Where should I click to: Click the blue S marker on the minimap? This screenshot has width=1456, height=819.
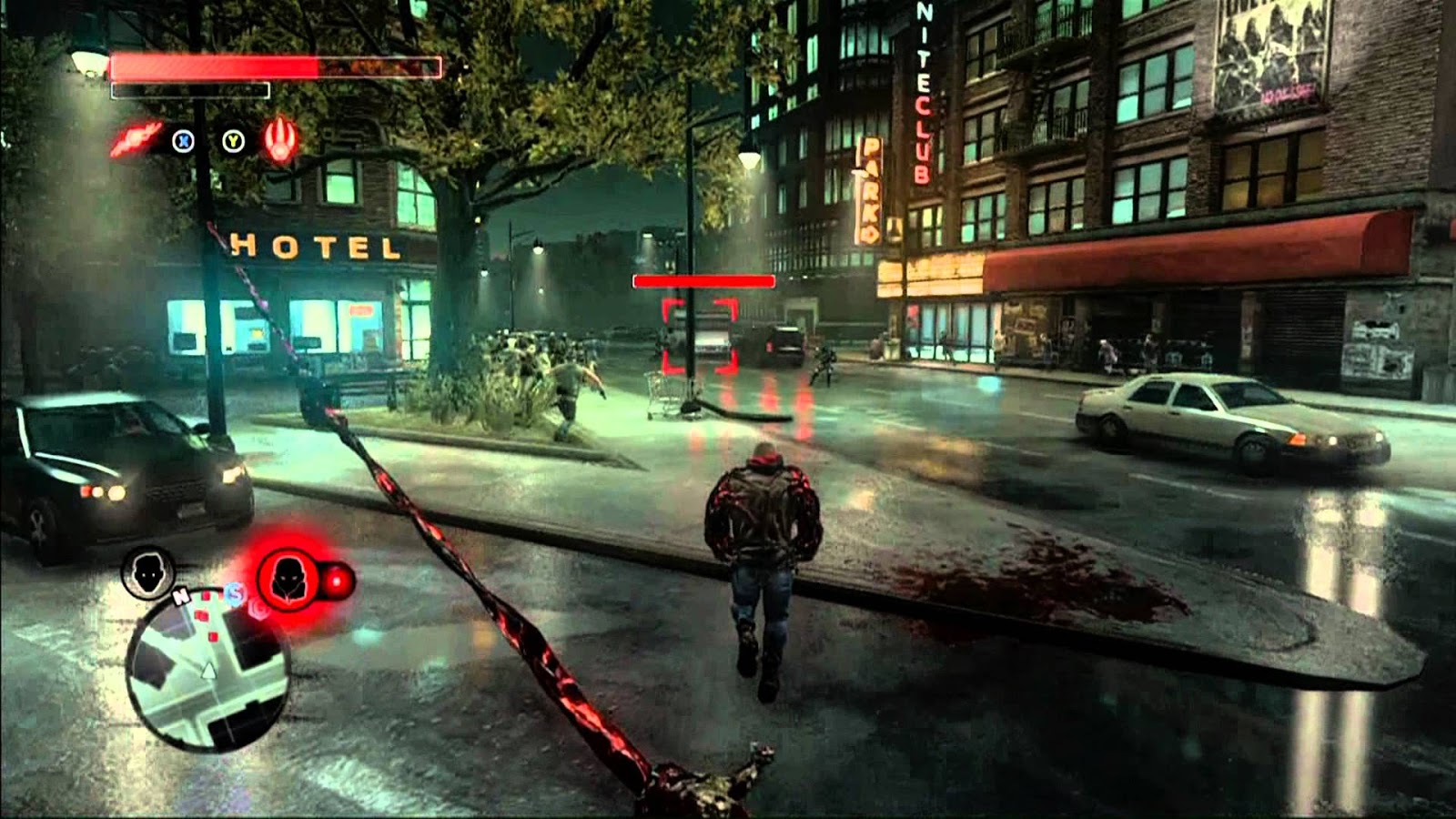233,593
